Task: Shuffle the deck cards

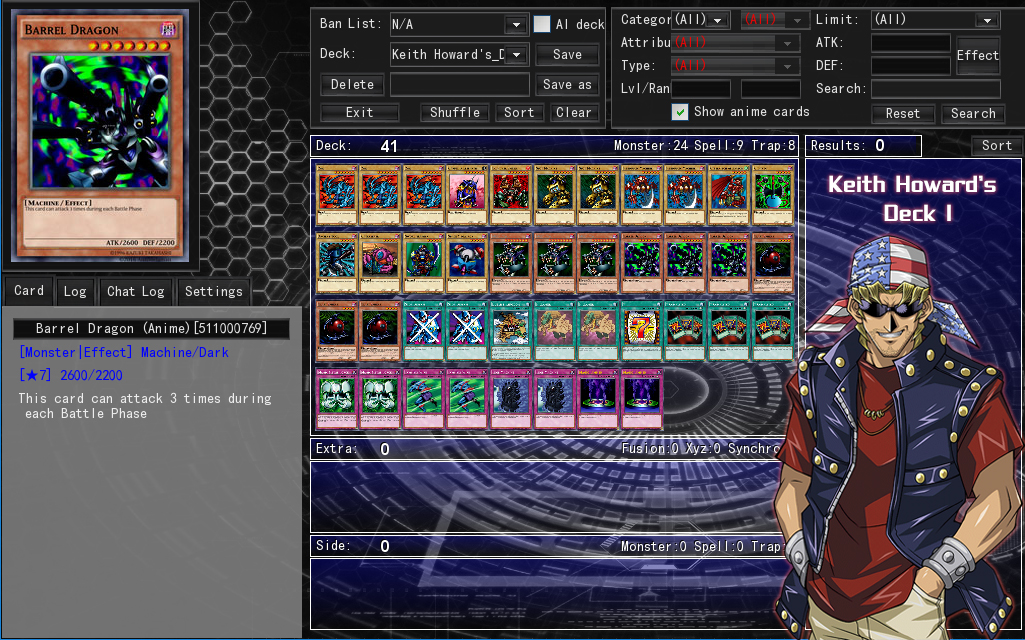Action: click(455, 113)
